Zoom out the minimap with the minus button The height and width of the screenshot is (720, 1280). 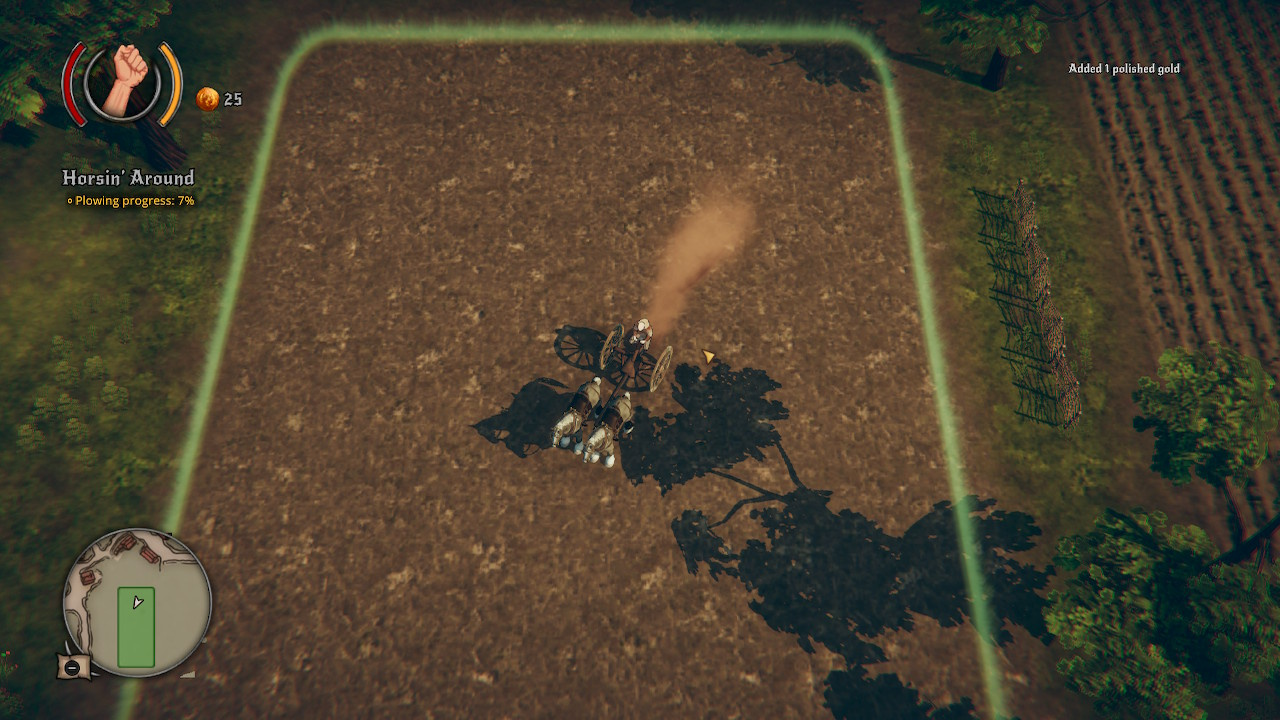tap(73, 667)
